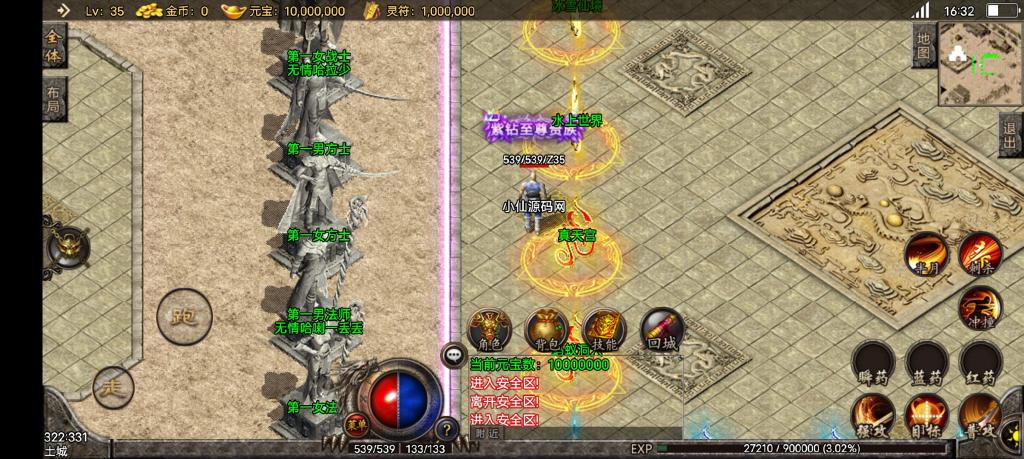Click the 退出 exit button
The image size is (1024, 459).
tap(1010, 134)
